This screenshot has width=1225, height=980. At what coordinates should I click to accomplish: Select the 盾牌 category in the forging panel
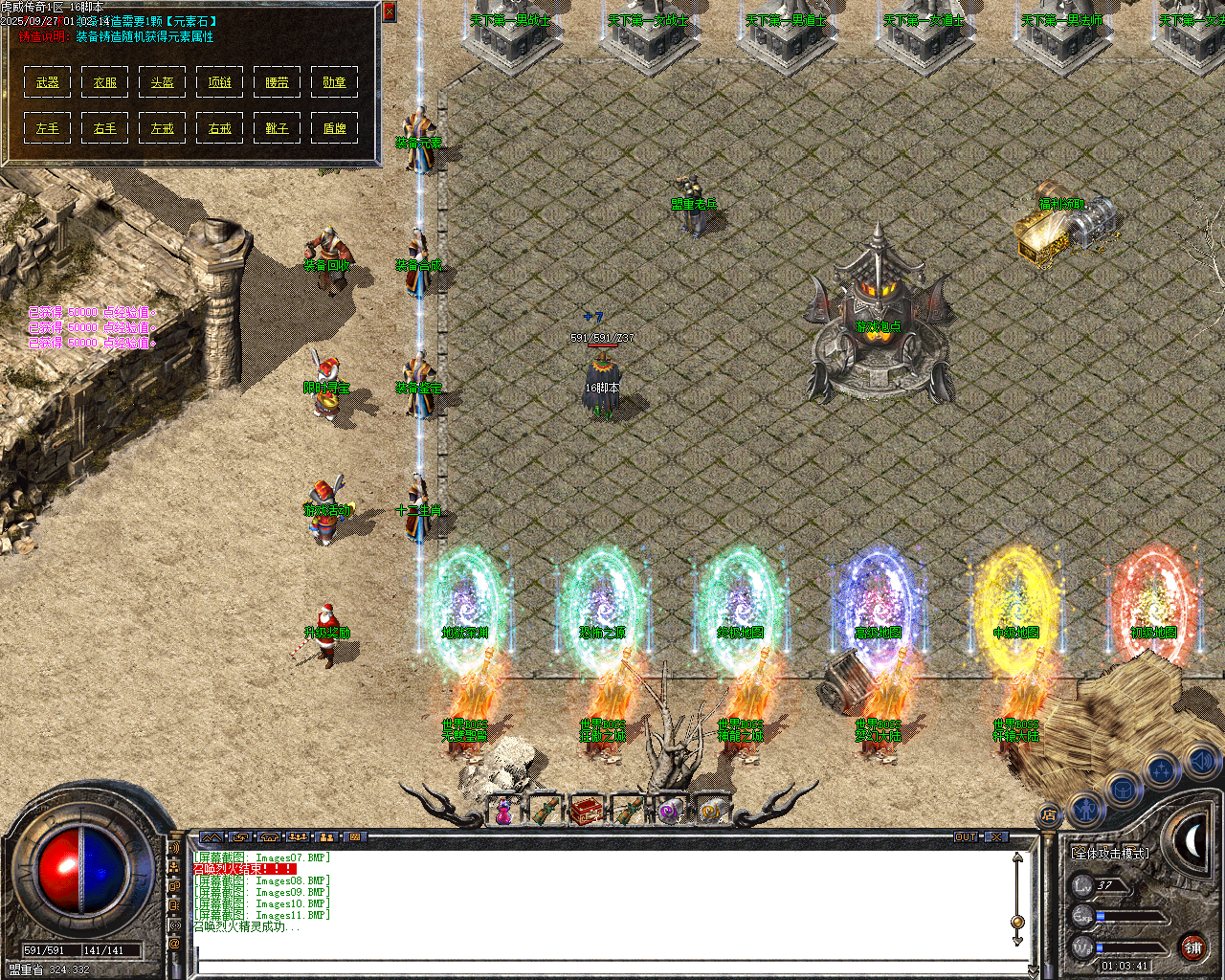pos(334,127)
